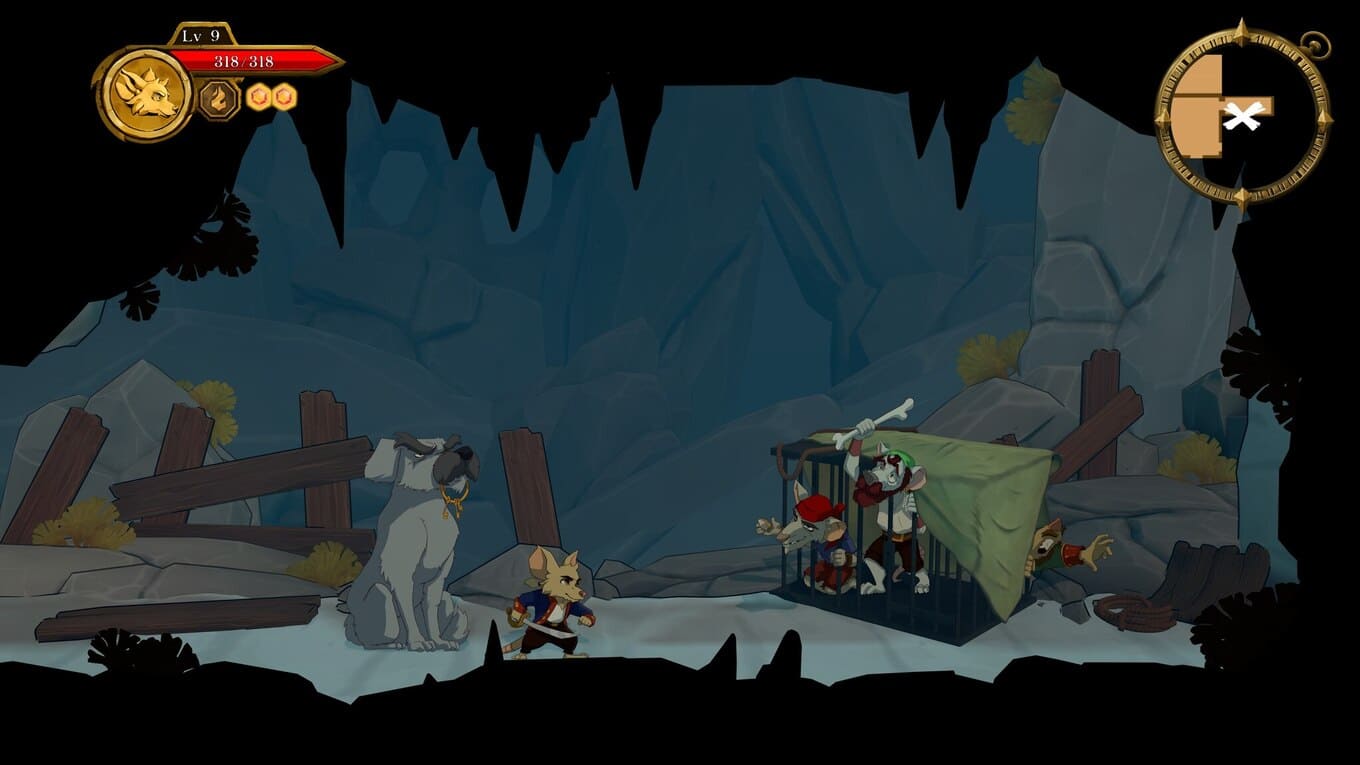Select the white X marker on minimap

tap(1241, 118)
